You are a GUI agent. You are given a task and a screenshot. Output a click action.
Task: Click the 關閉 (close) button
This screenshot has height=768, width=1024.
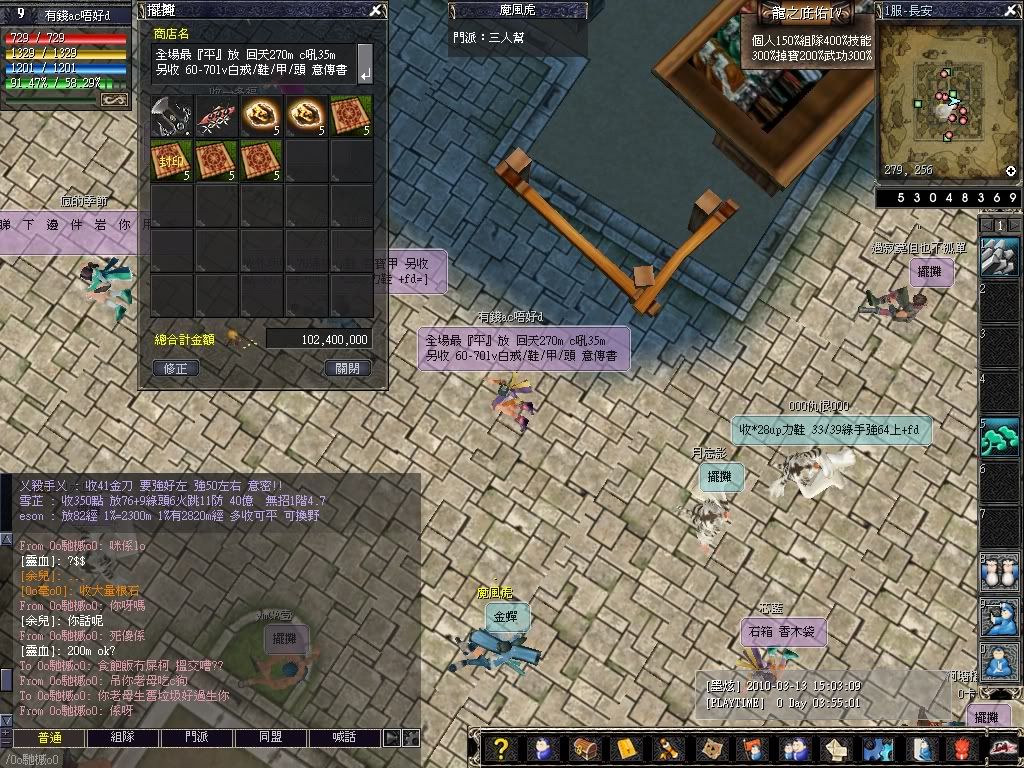pyautogui.click(x=348, y=368)
